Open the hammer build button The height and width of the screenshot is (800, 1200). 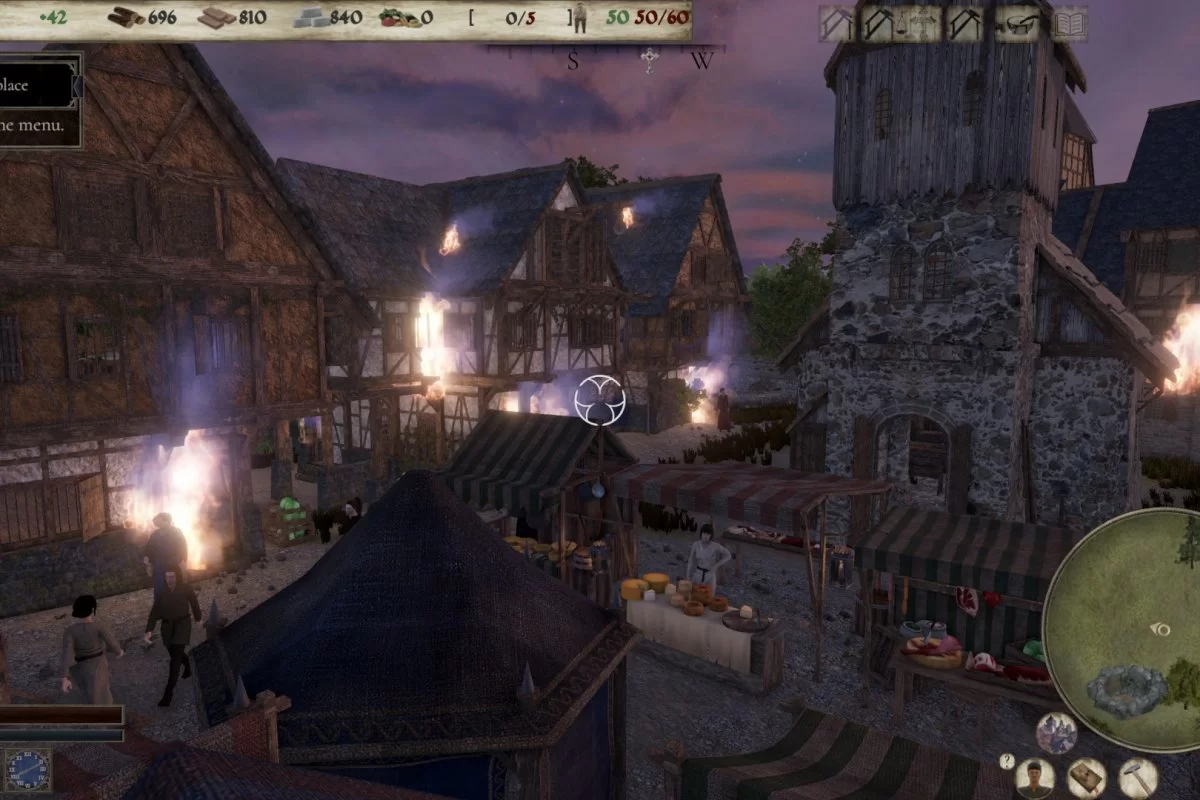1138,778
